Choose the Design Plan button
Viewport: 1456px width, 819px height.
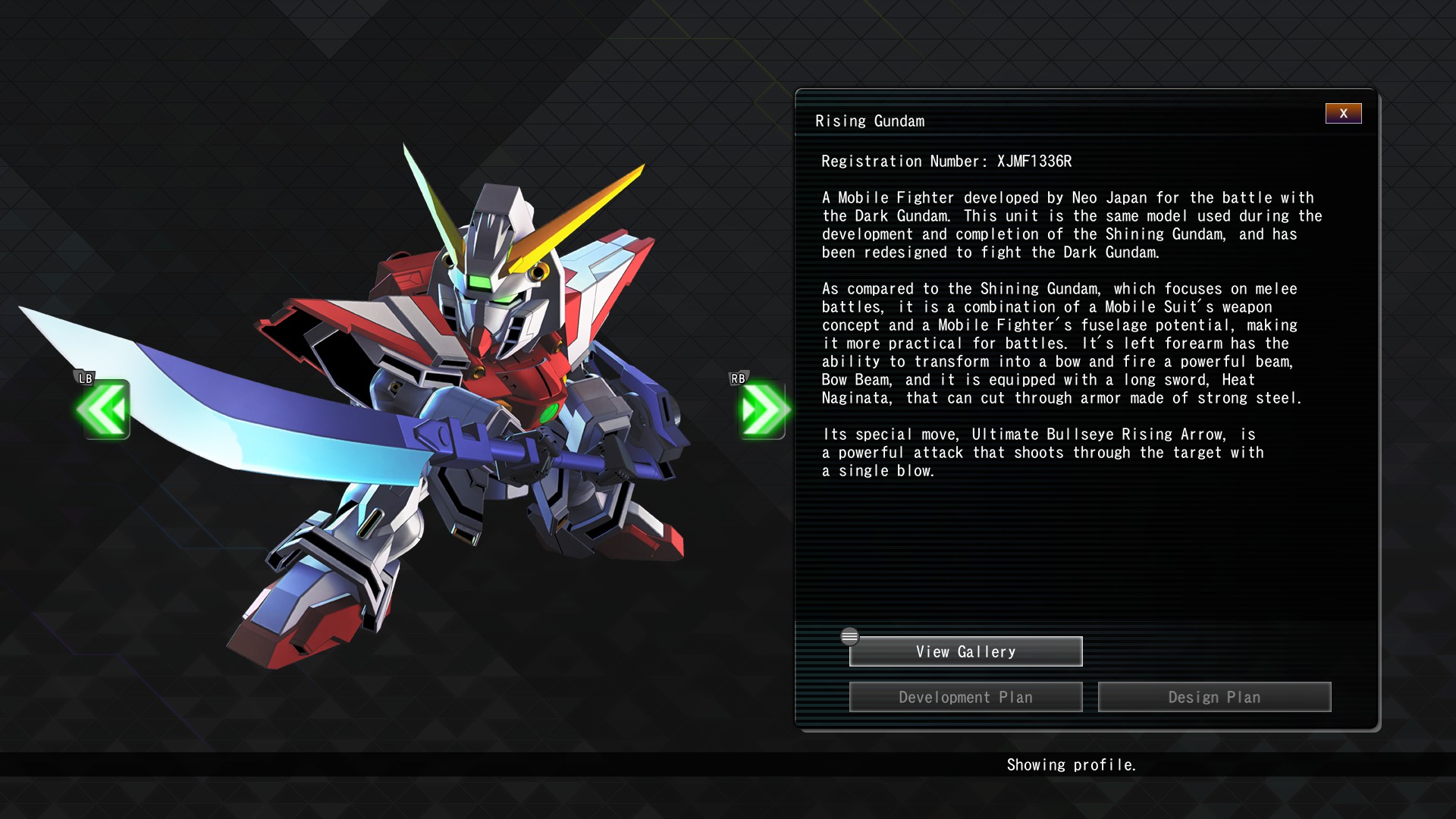coord(1214,697)
